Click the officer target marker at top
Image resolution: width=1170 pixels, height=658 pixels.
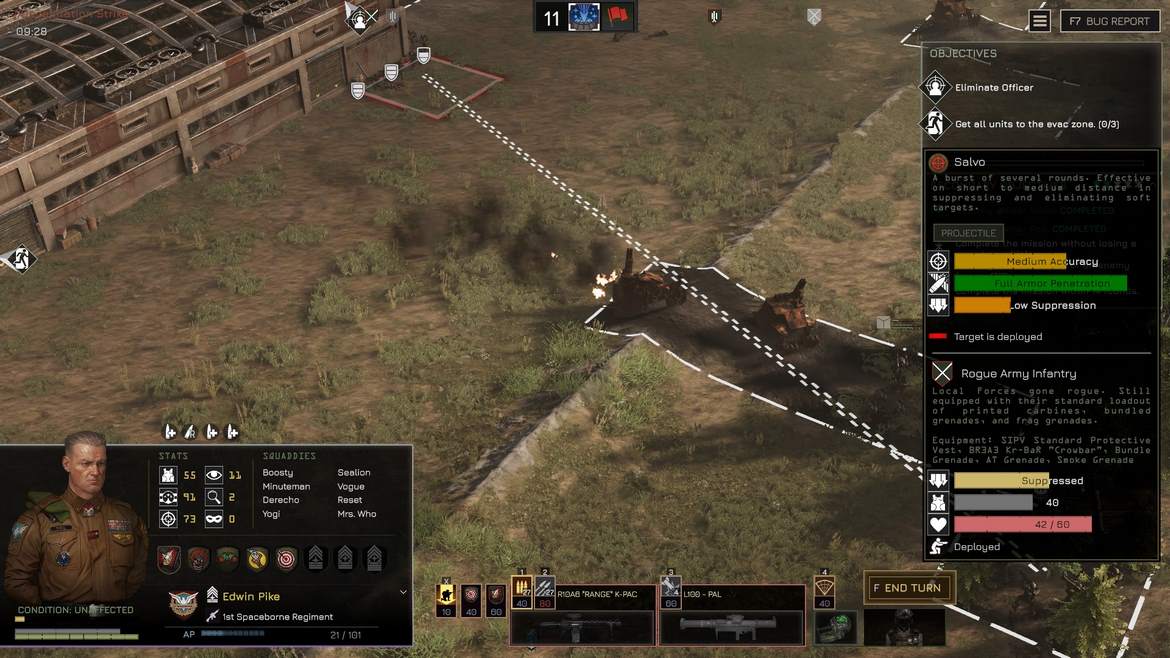[359, 18]
